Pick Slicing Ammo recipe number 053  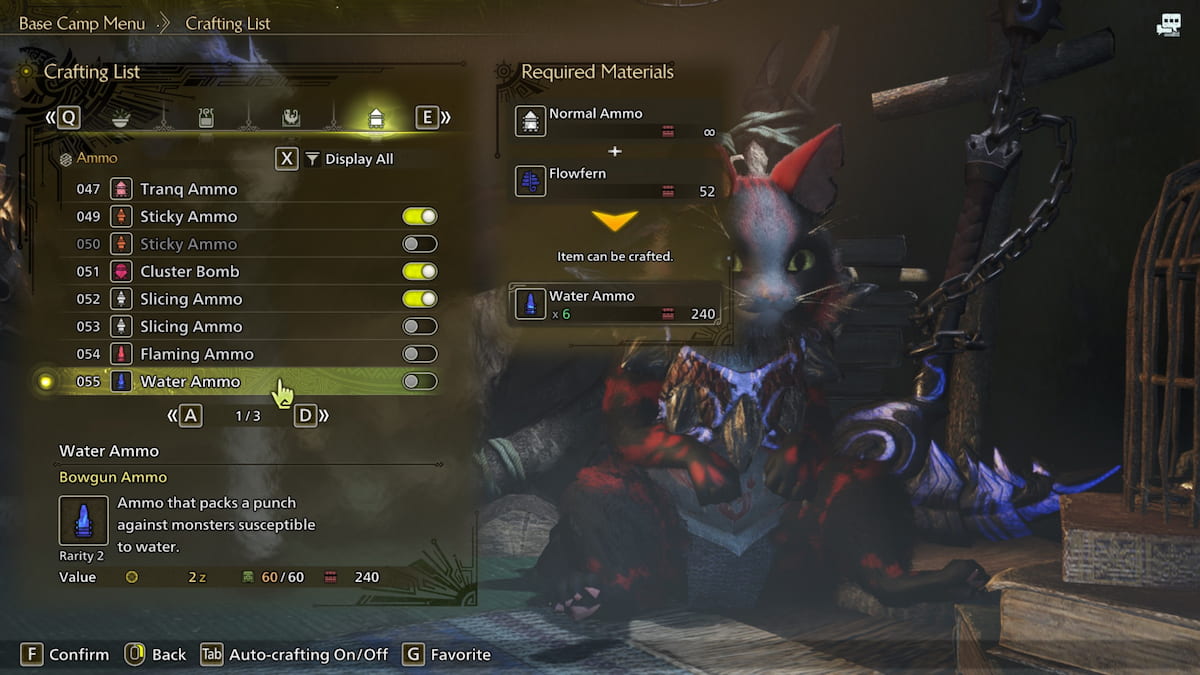click(191, 326)
